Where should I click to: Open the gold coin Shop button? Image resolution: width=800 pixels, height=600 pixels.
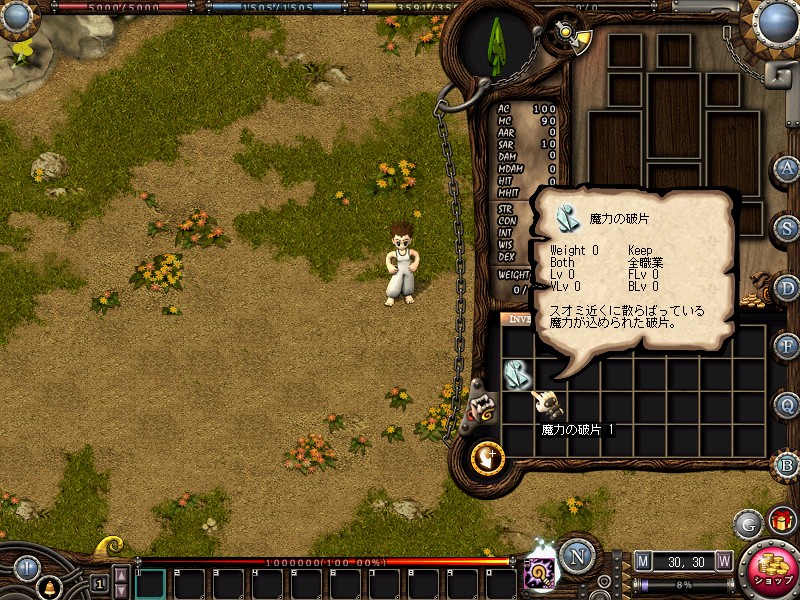(770, 573)
